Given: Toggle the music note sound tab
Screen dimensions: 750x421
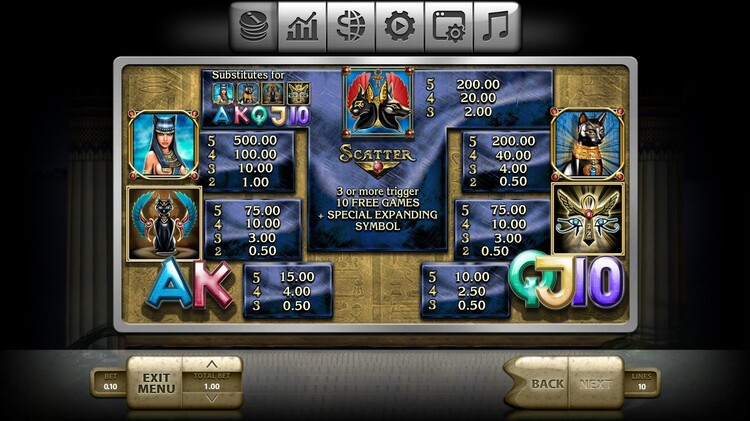Looking at the screenshot, I should [497, 28].
